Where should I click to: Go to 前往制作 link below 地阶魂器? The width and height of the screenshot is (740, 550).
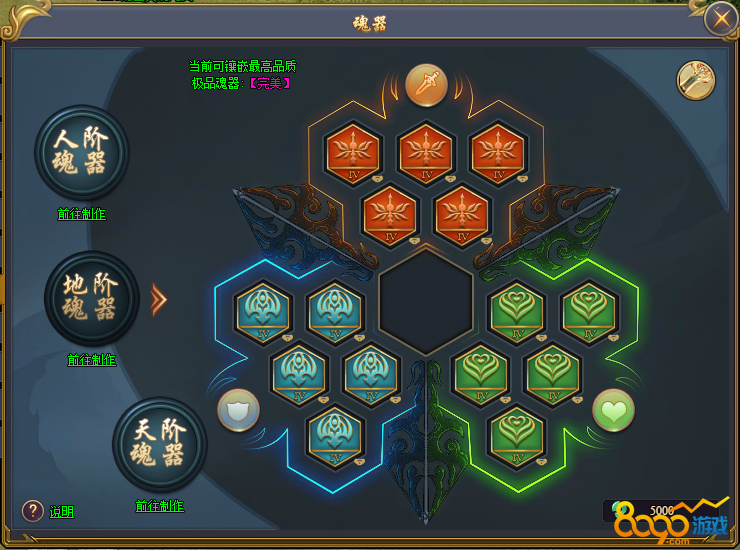92,360
